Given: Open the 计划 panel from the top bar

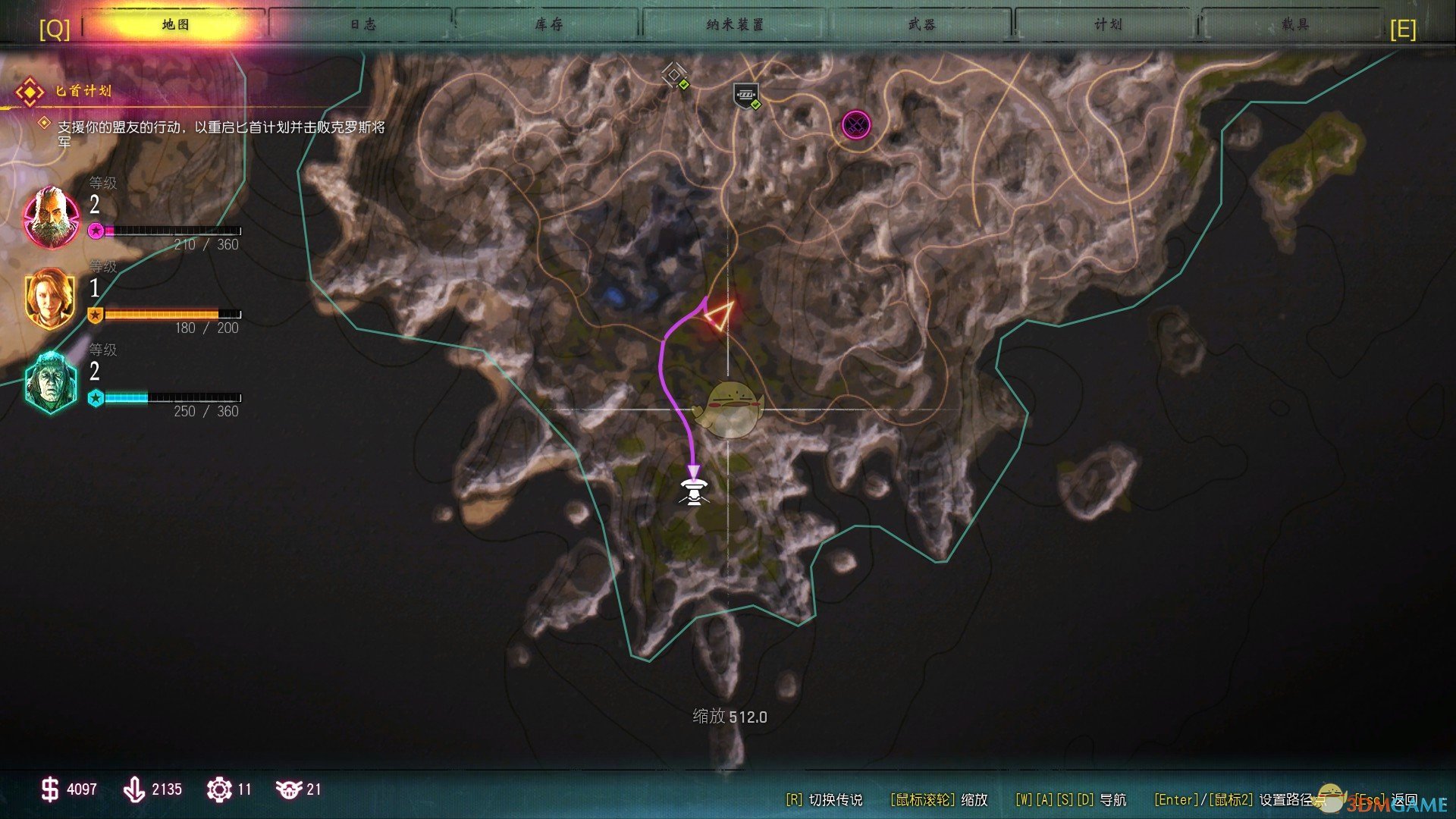Looking at the screenshot, I should click(x=1107, y=24).
